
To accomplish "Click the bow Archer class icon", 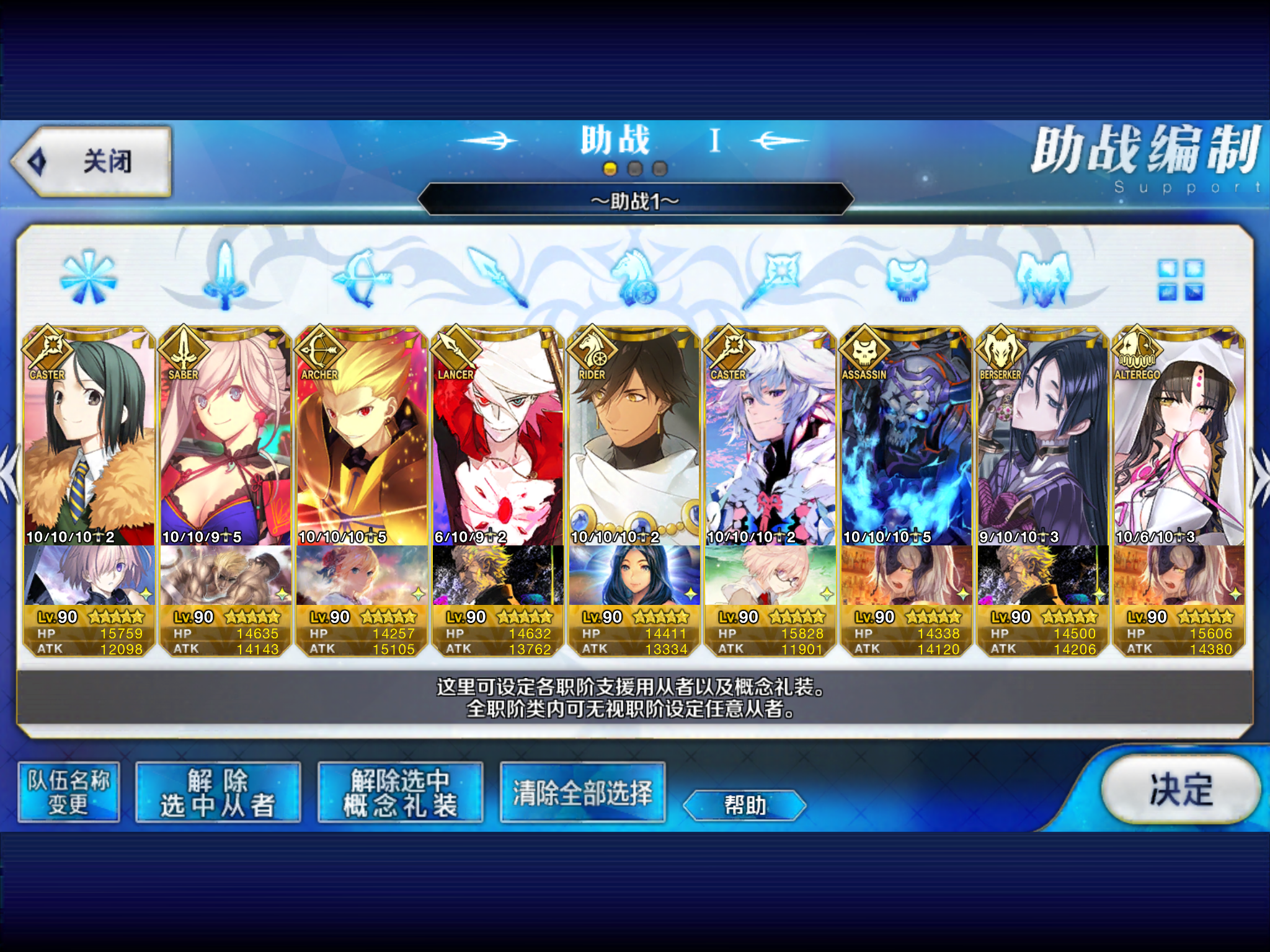I will click(362, 278).
